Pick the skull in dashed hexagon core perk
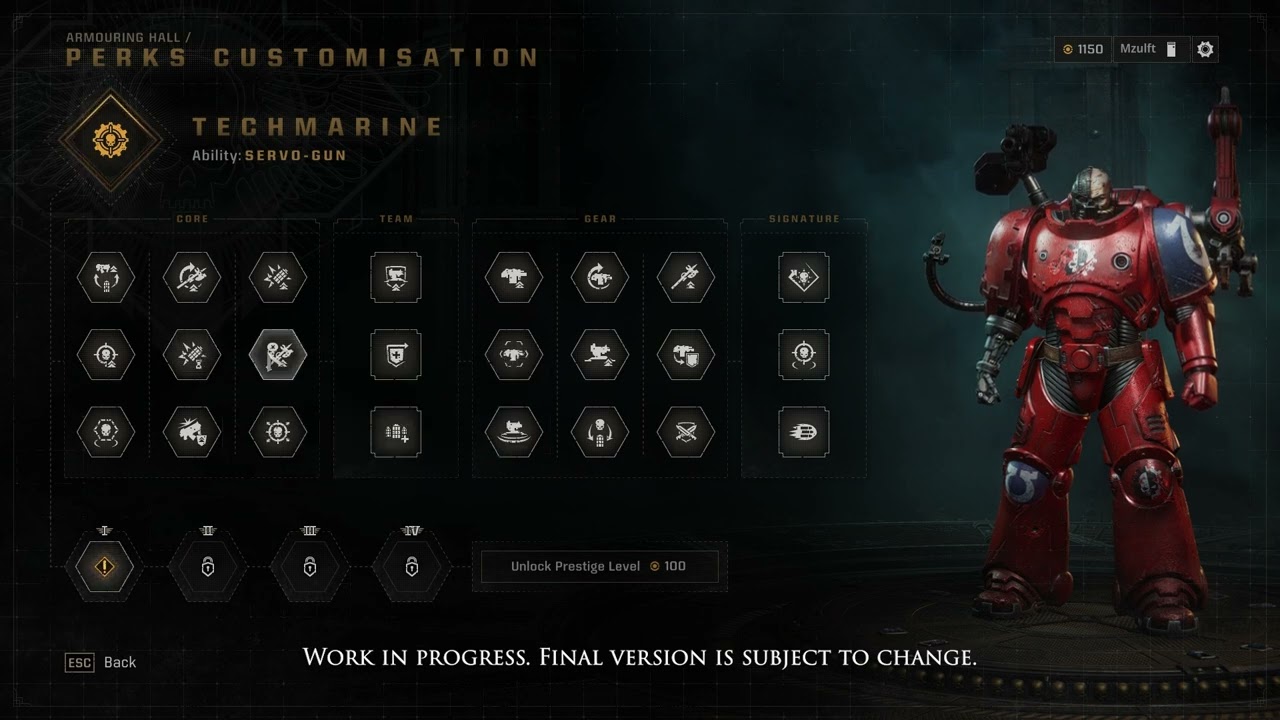 point(106,432)
